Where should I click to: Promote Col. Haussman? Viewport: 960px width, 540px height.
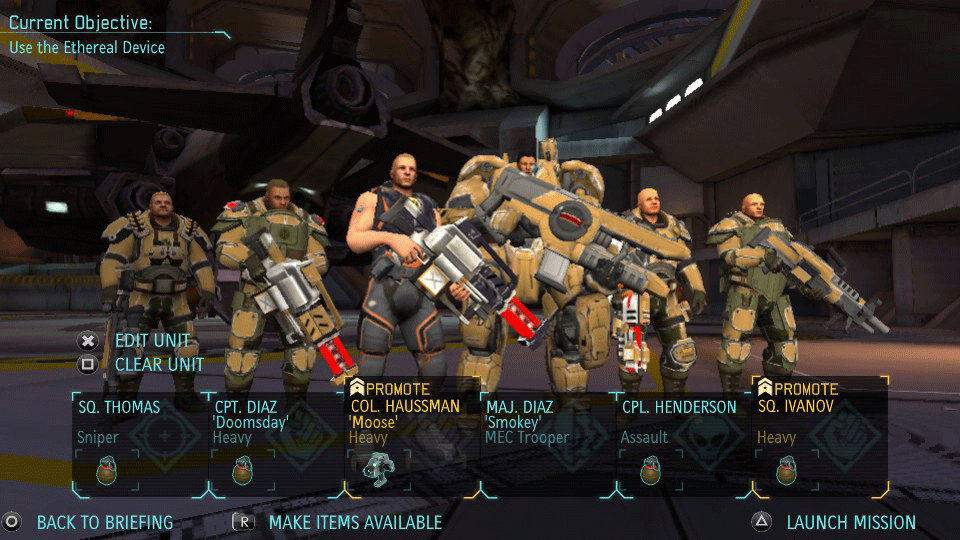(394, 388)
